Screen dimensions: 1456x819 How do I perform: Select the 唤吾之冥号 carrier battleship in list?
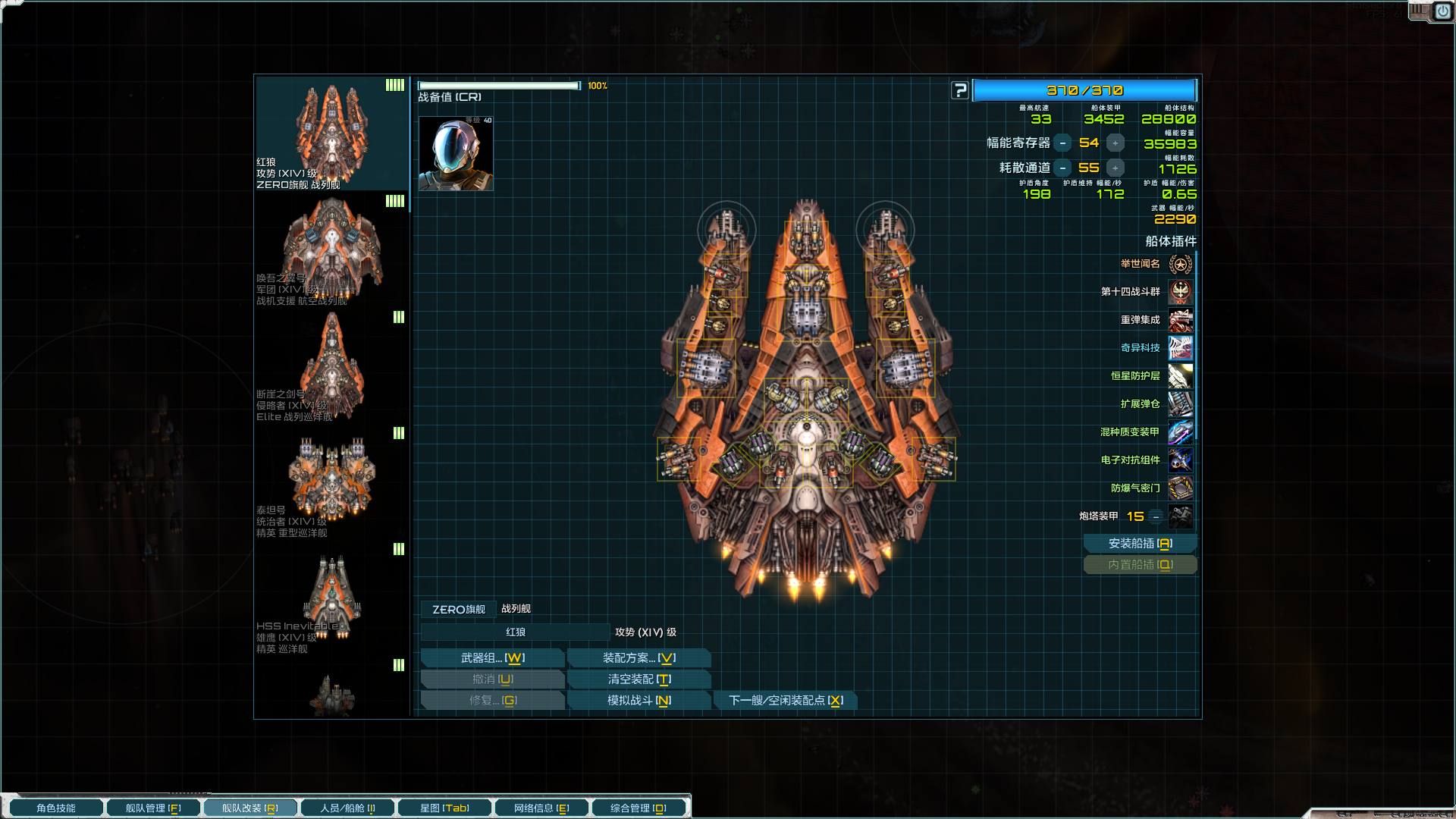click(x=331, y=252)
